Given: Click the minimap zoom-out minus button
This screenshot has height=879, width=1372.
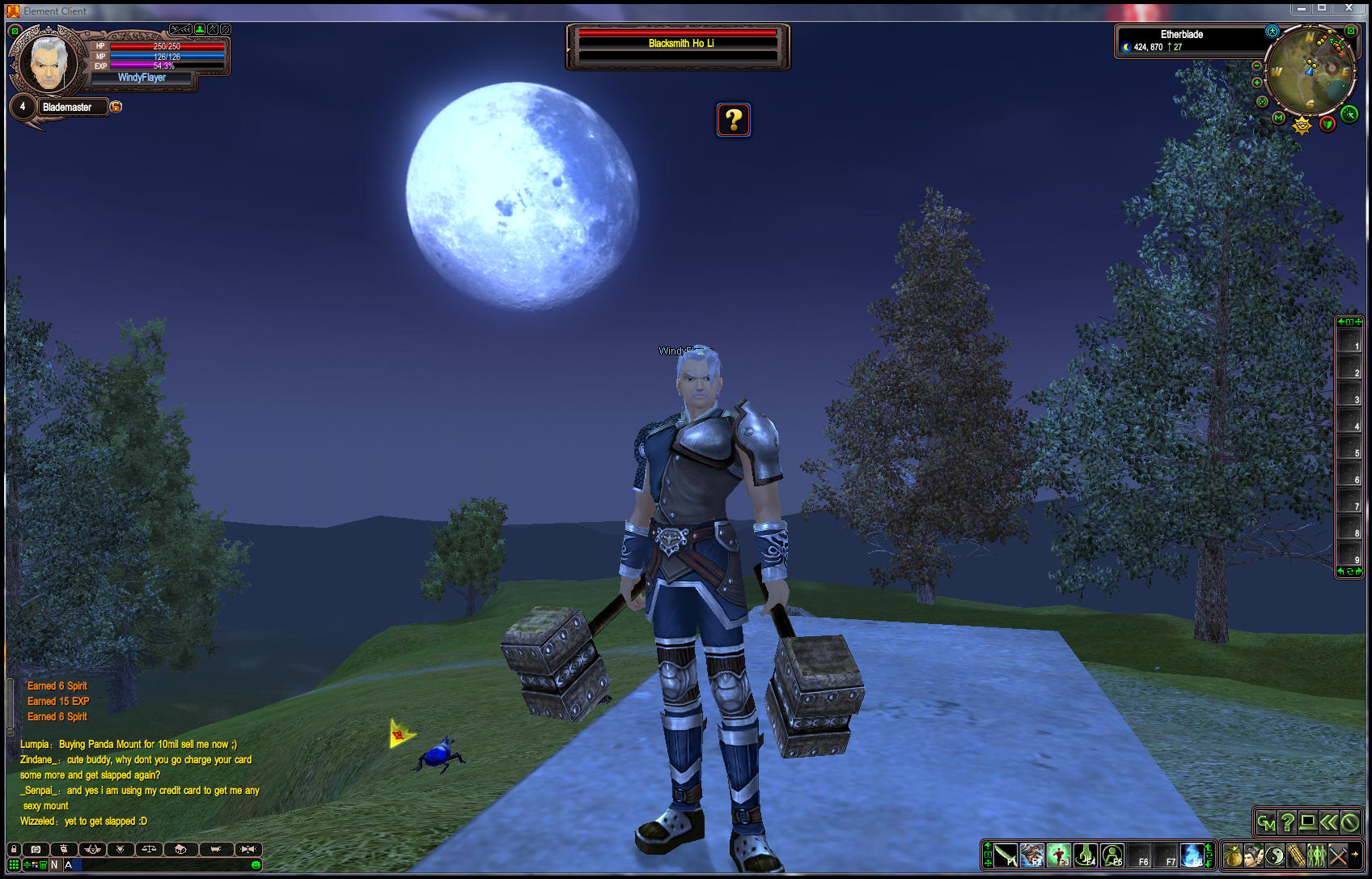Looking at the screenshot, I should pos(1256,66).
